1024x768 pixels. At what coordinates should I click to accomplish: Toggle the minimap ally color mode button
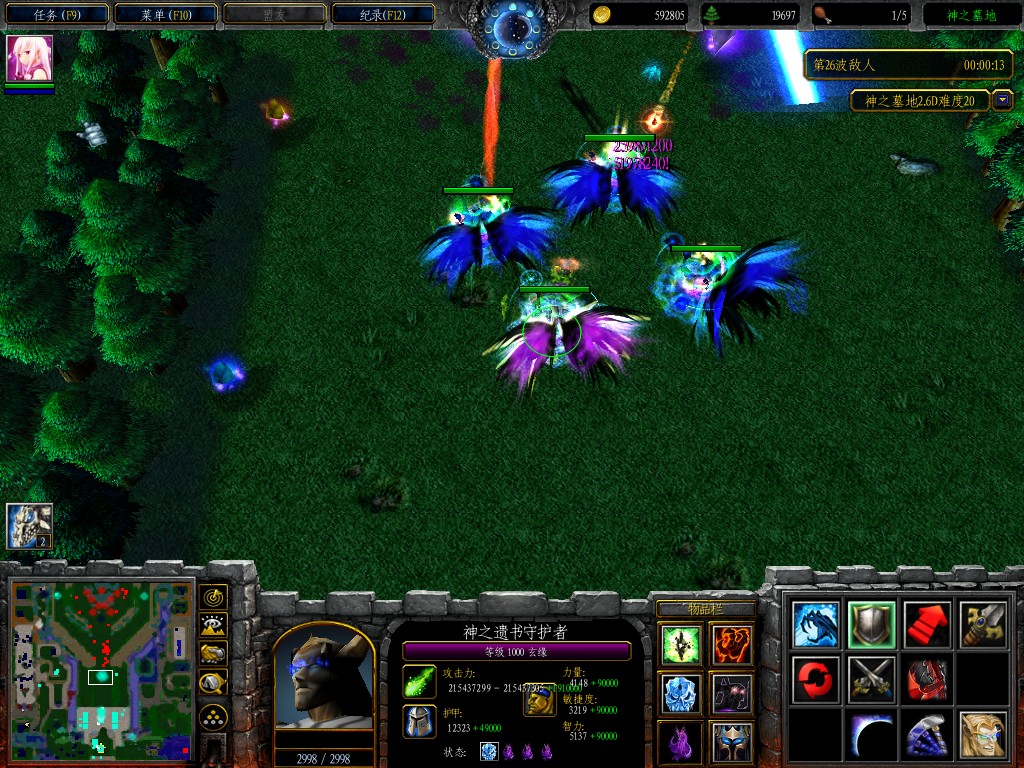pyautogui.click(x=213, y=654)
